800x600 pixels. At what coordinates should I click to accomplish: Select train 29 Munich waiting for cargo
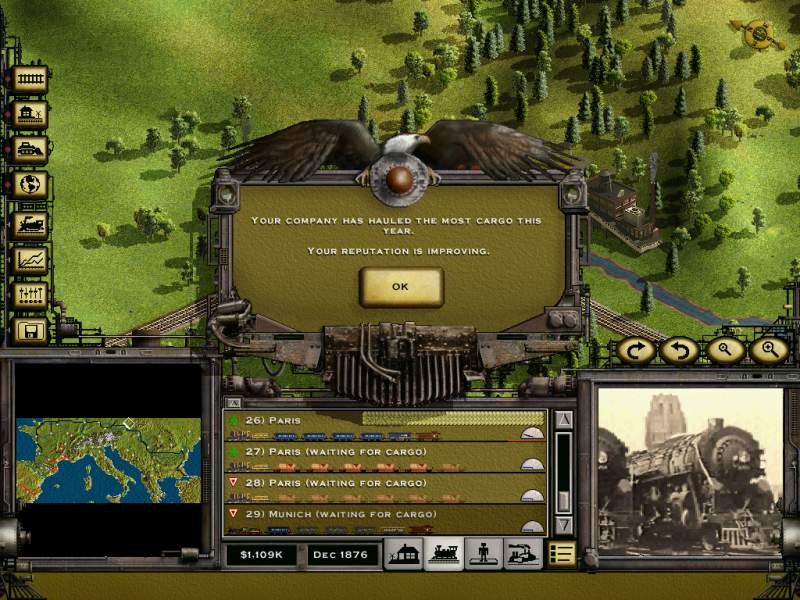pos(385,520)
